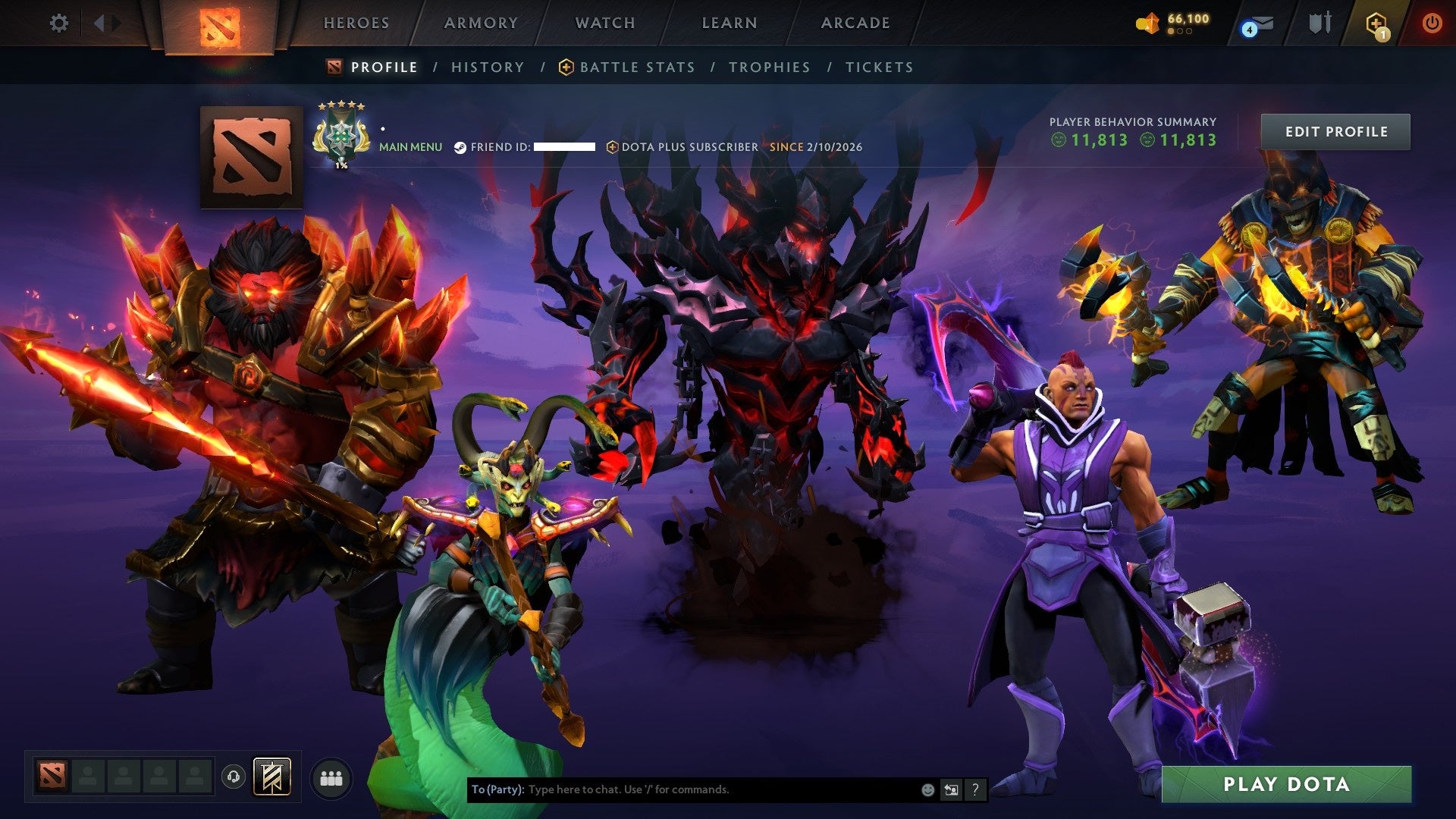Viewport: 1456px width, 819px height.
Task: Click the power/exit icon top right
Action: click(1433, 23)
